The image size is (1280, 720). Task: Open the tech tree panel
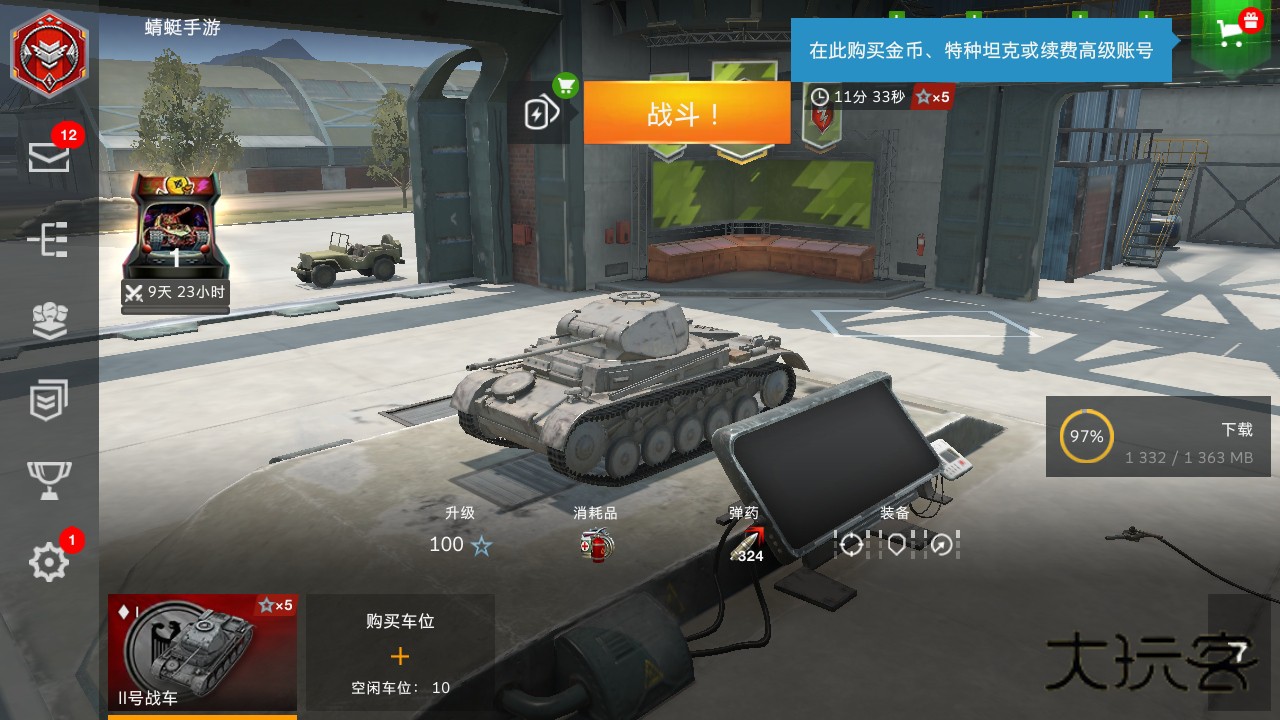click(x=48, y=240)
